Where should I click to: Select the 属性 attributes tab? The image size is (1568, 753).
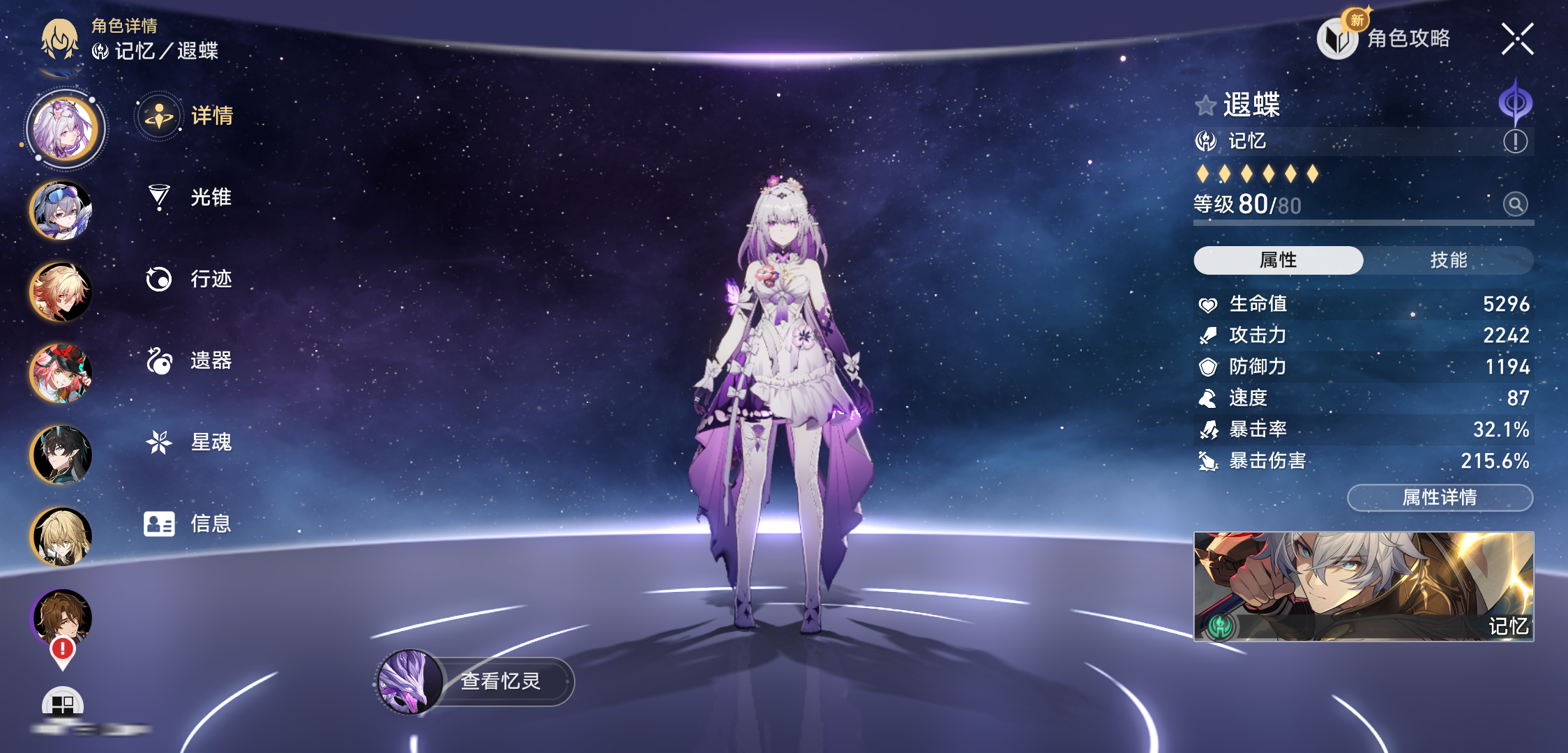pyautogui.click(x=1278, y=260)
